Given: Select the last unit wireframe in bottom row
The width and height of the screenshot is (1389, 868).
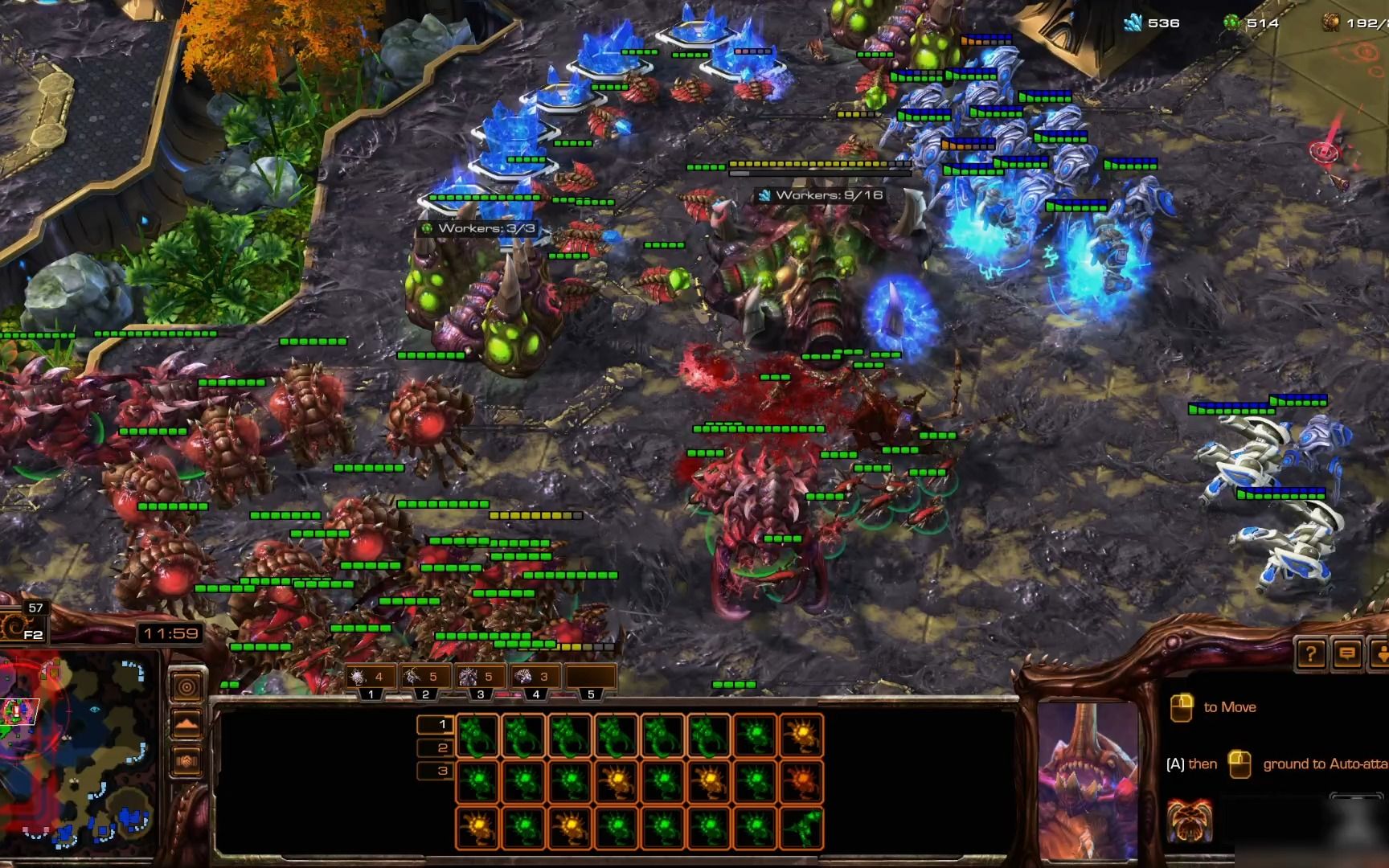Looking at the screenshot, I should point(801,827).
